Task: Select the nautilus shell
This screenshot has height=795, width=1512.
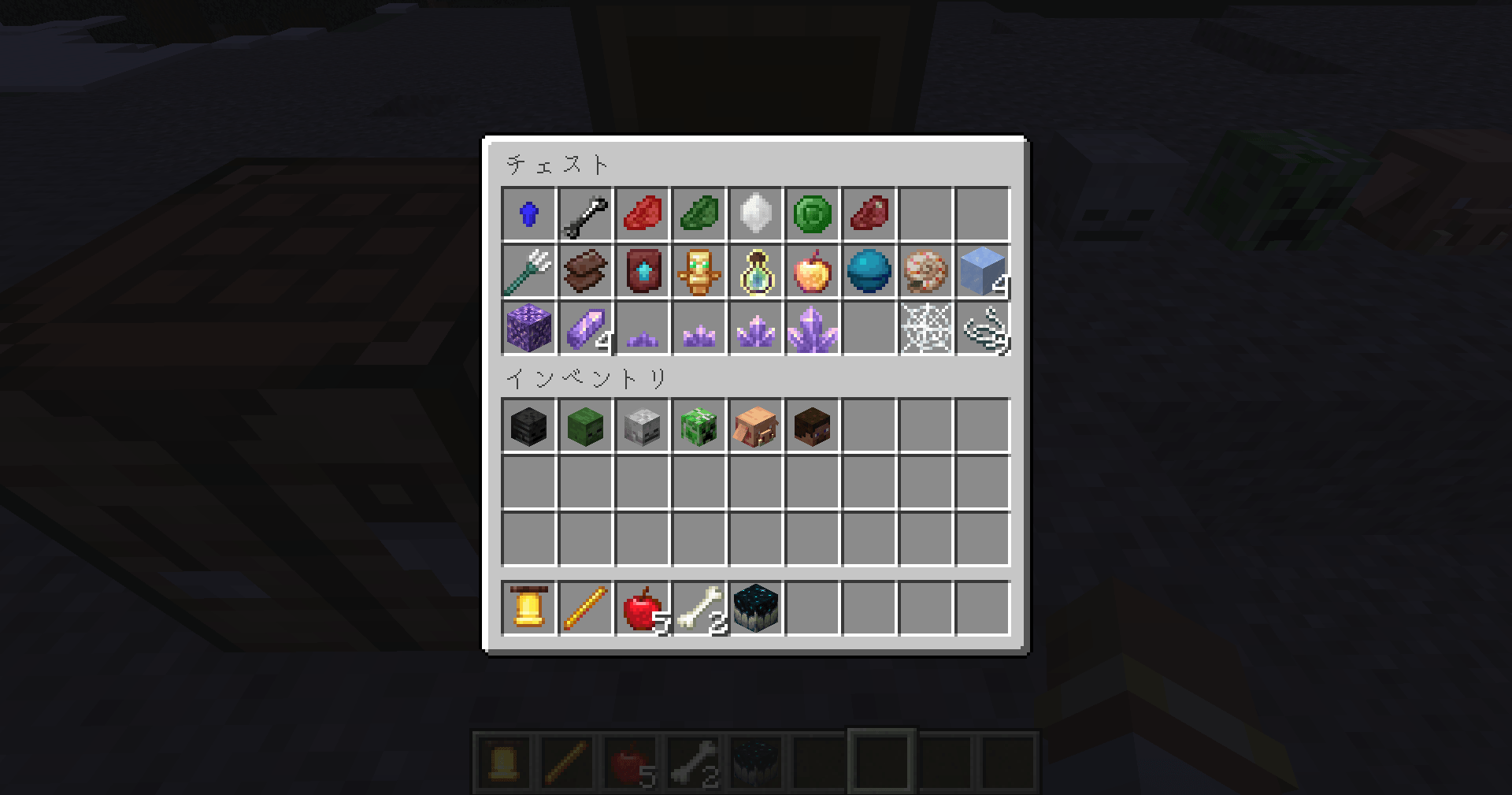Action: [926, 271]
